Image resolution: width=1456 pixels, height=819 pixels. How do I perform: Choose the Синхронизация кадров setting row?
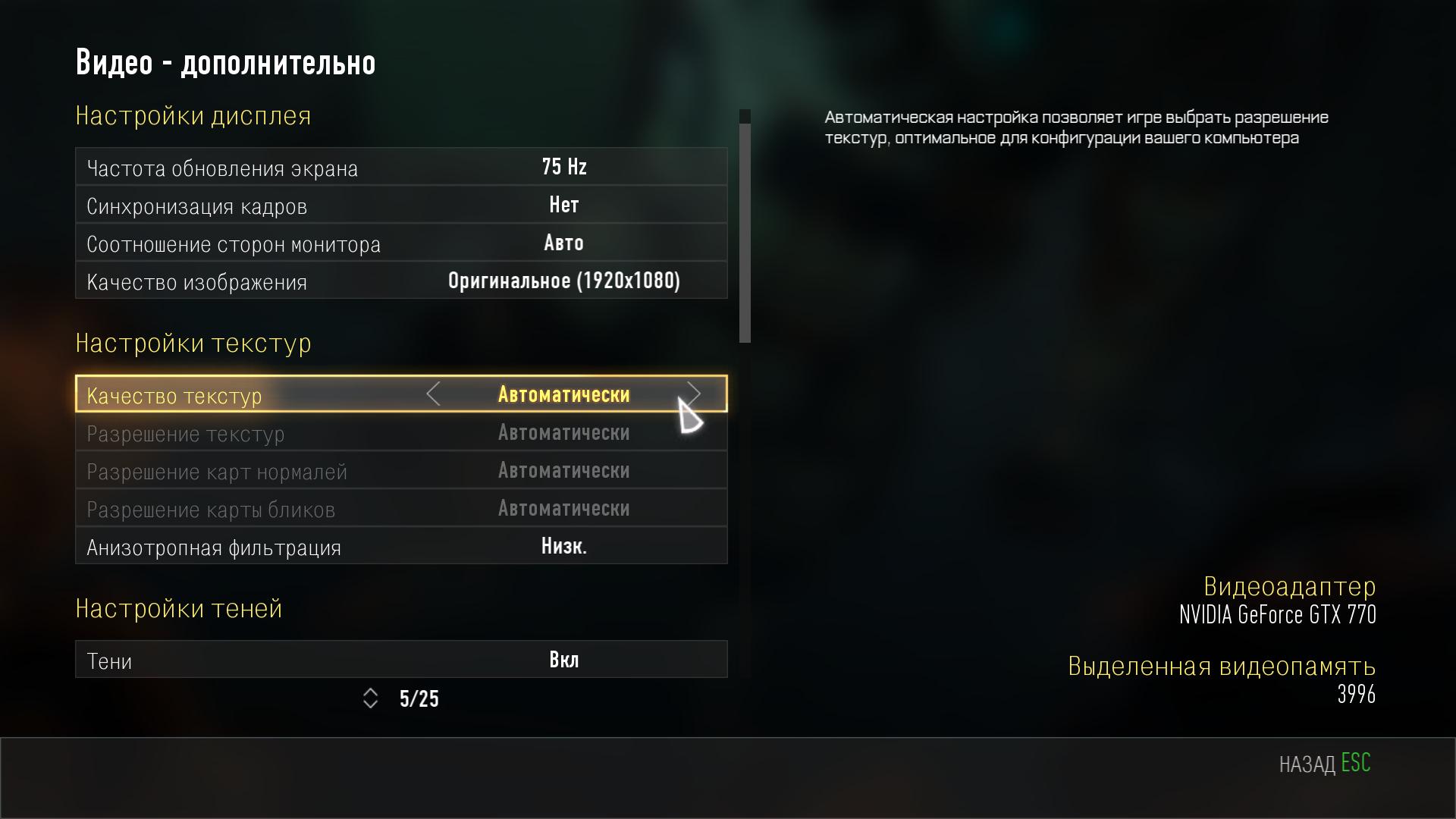(401, 205)
